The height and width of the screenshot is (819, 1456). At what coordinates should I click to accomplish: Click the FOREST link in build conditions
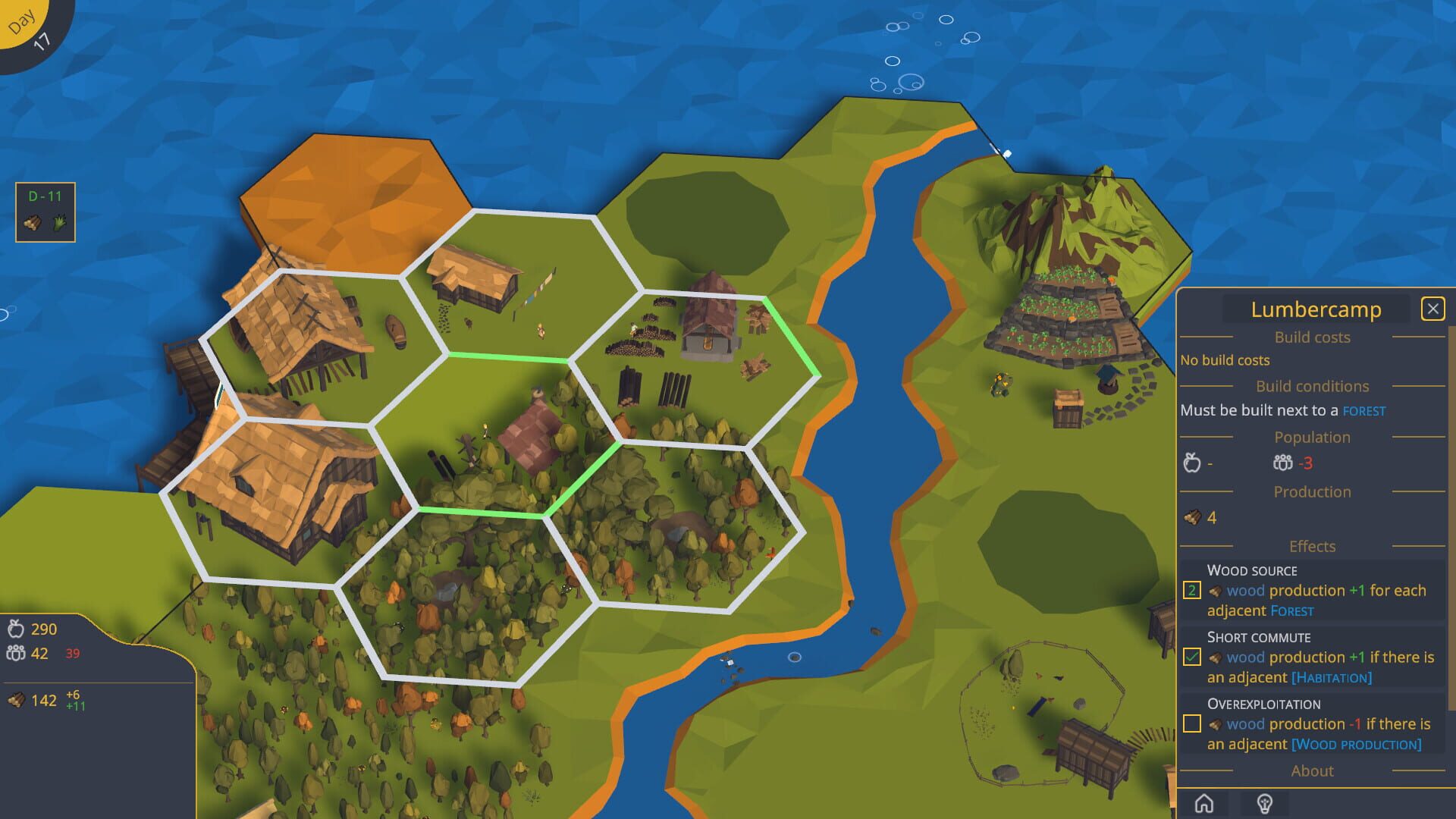1364,410
